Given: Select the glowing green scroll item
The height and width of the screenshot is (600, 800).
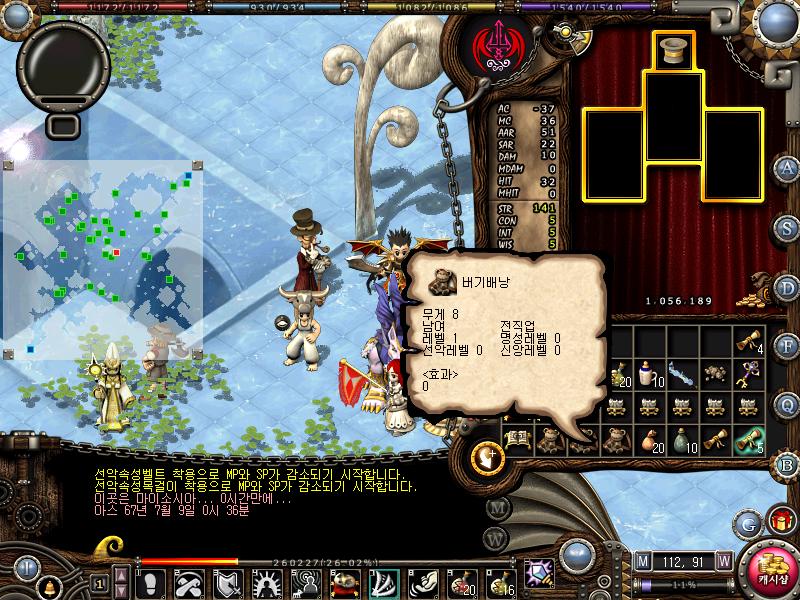Looking at the screenshot, I should coord(749,440).
